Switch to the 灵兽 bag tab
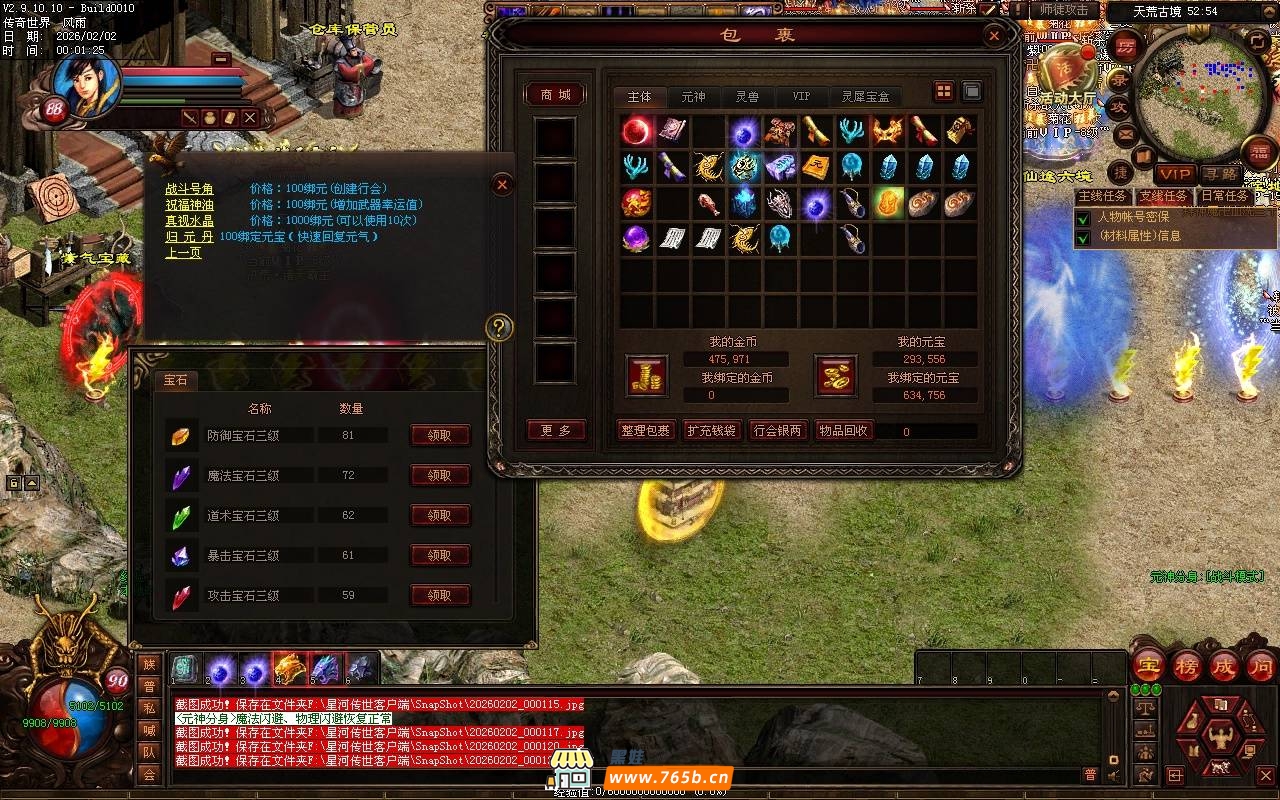Viewport: 1280px width, 800px height. [x=747, y=97]
